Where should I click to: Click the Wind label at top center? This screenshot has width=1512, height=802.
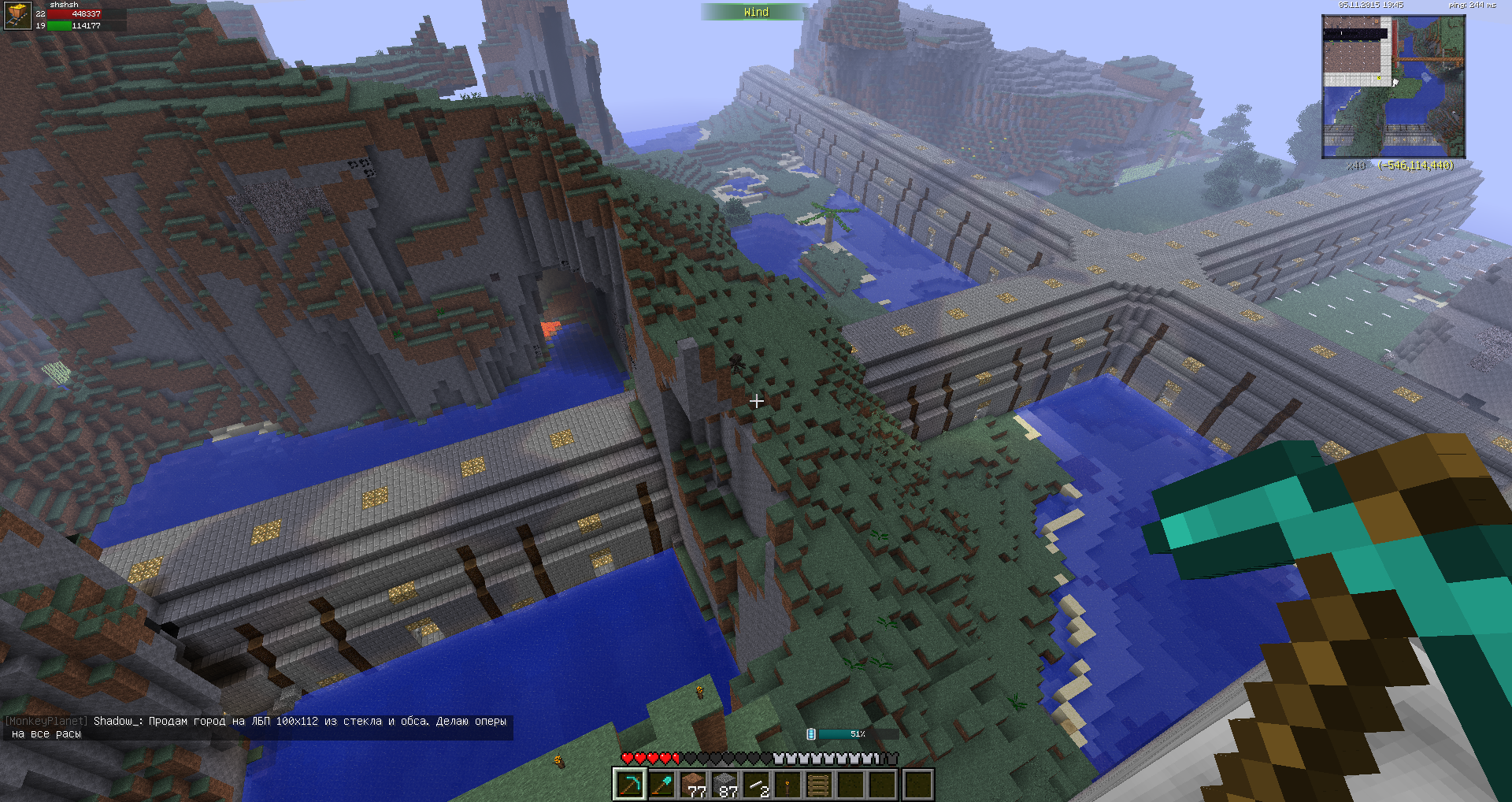click(x=756, y=12)
